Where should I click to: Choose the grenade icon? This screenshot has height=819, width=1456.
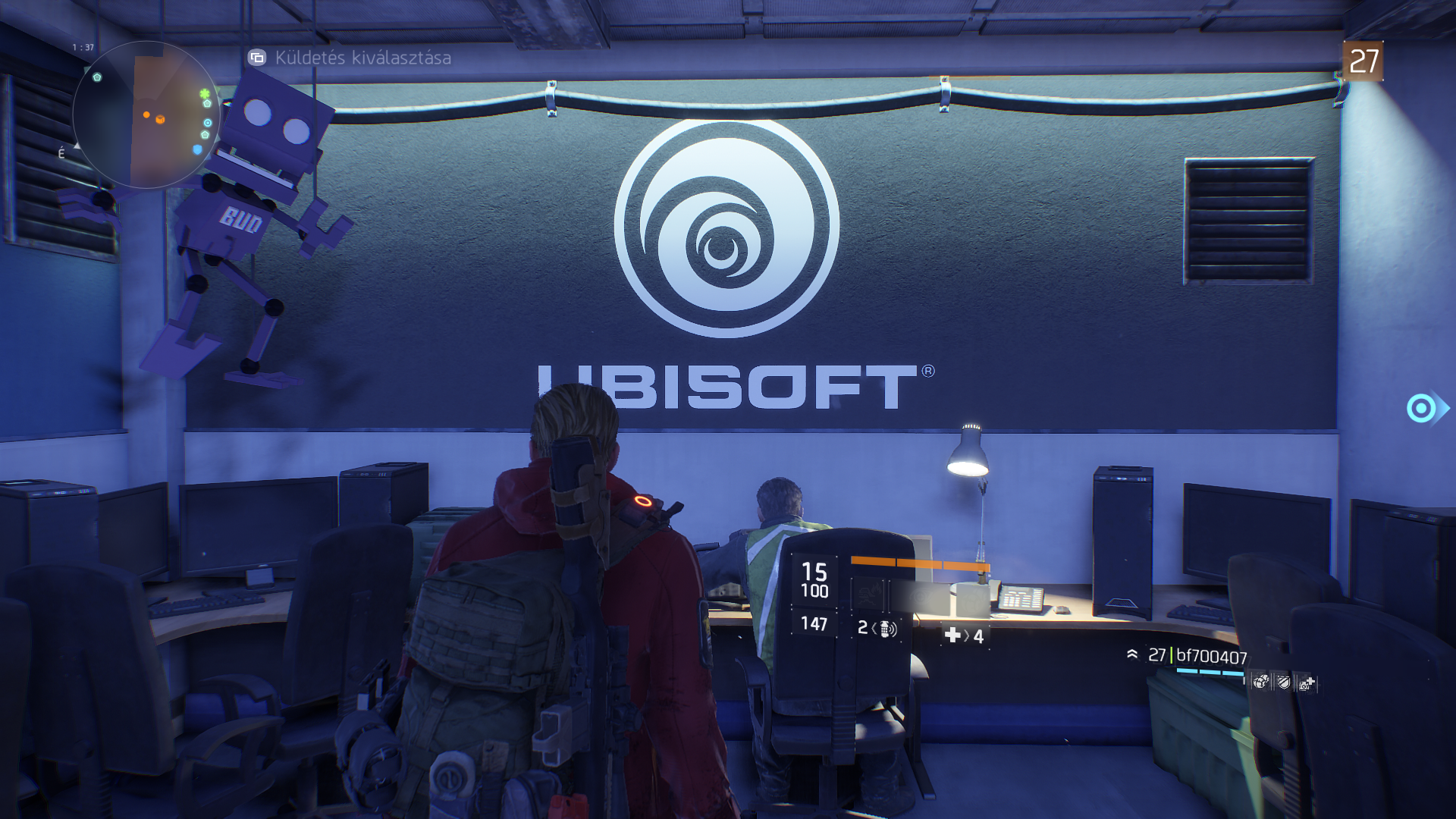[886, 629]
